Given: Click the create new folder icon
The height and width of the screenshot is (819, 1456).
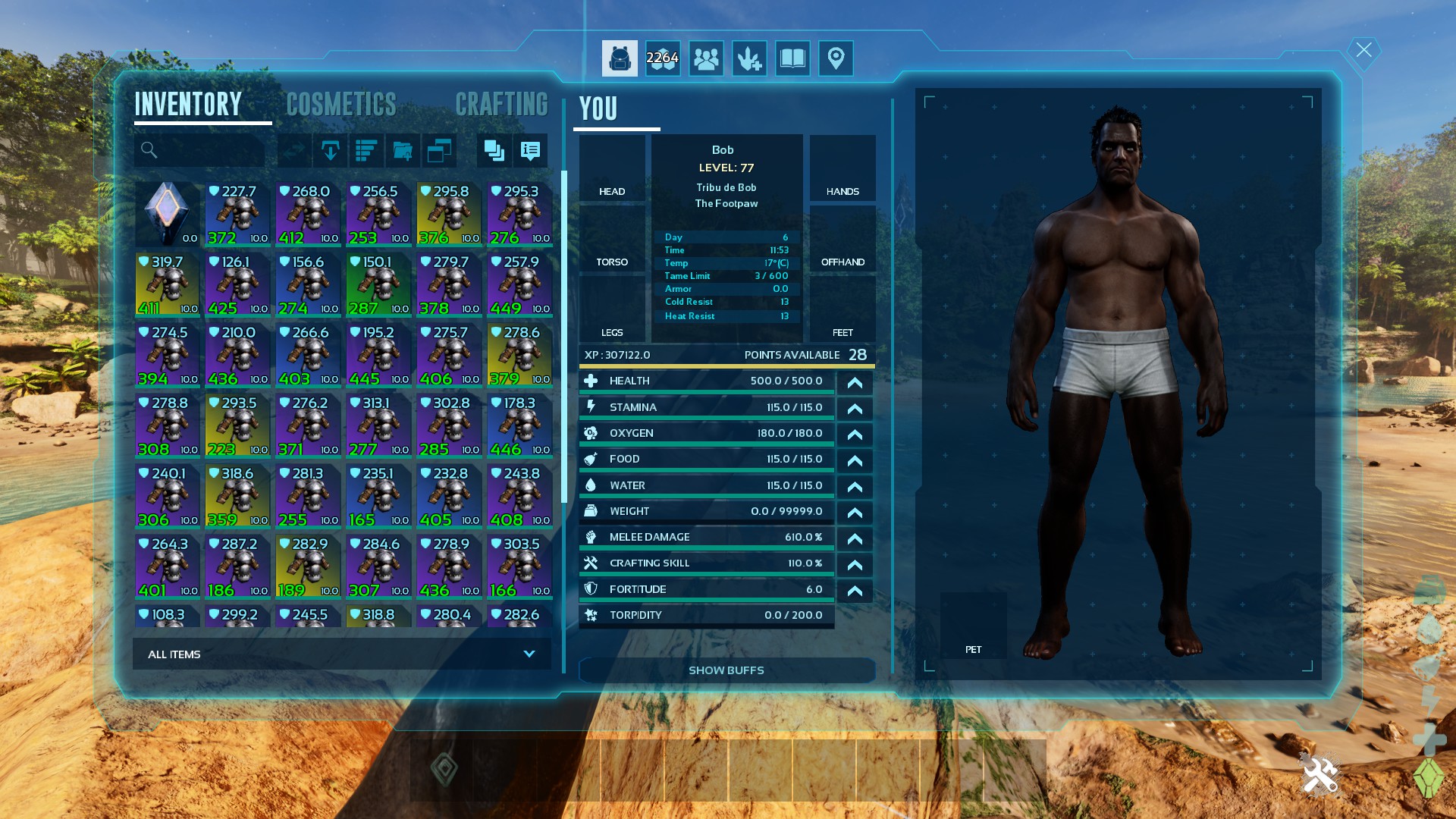Looking at the screenshot, I should 403,151.
